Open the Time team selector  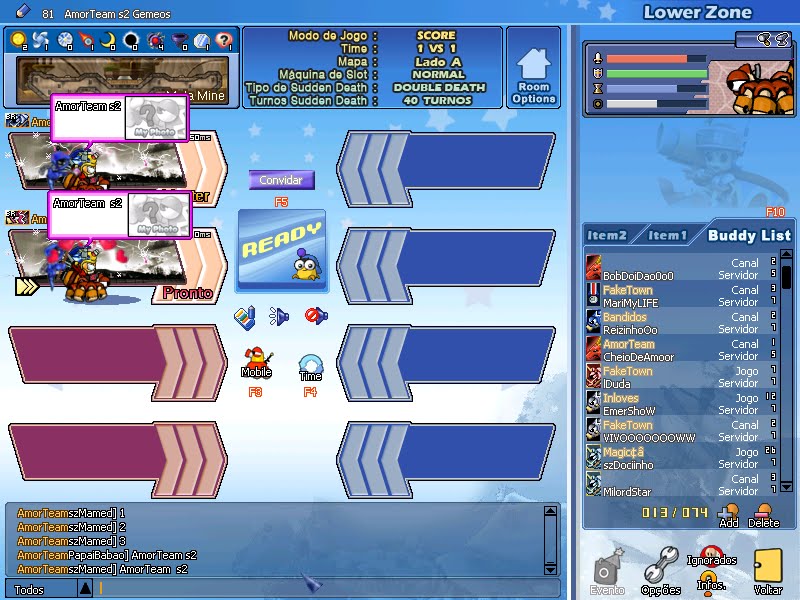(x=310, y=365)
